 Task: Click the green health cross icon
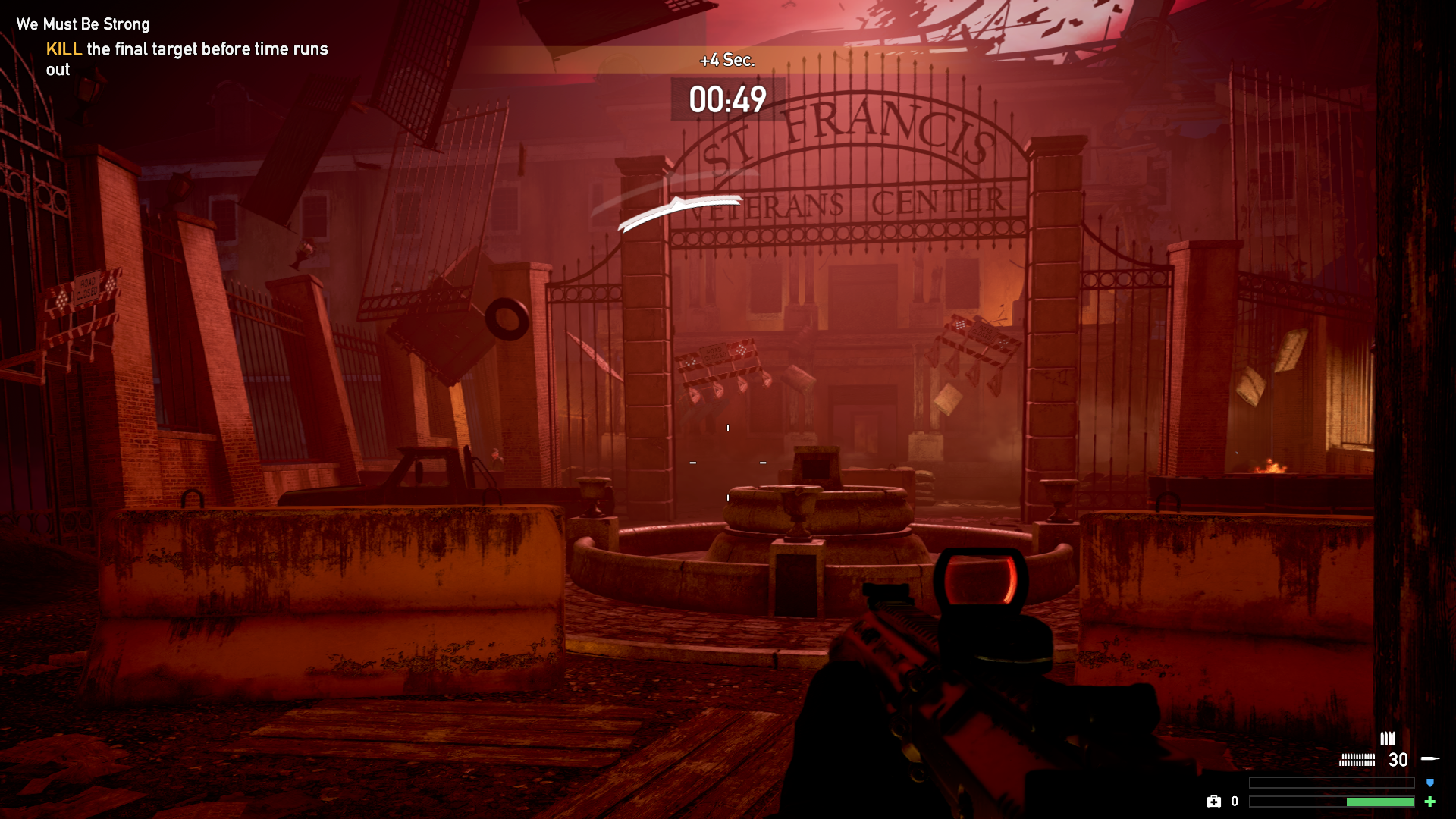[1430, 802]
